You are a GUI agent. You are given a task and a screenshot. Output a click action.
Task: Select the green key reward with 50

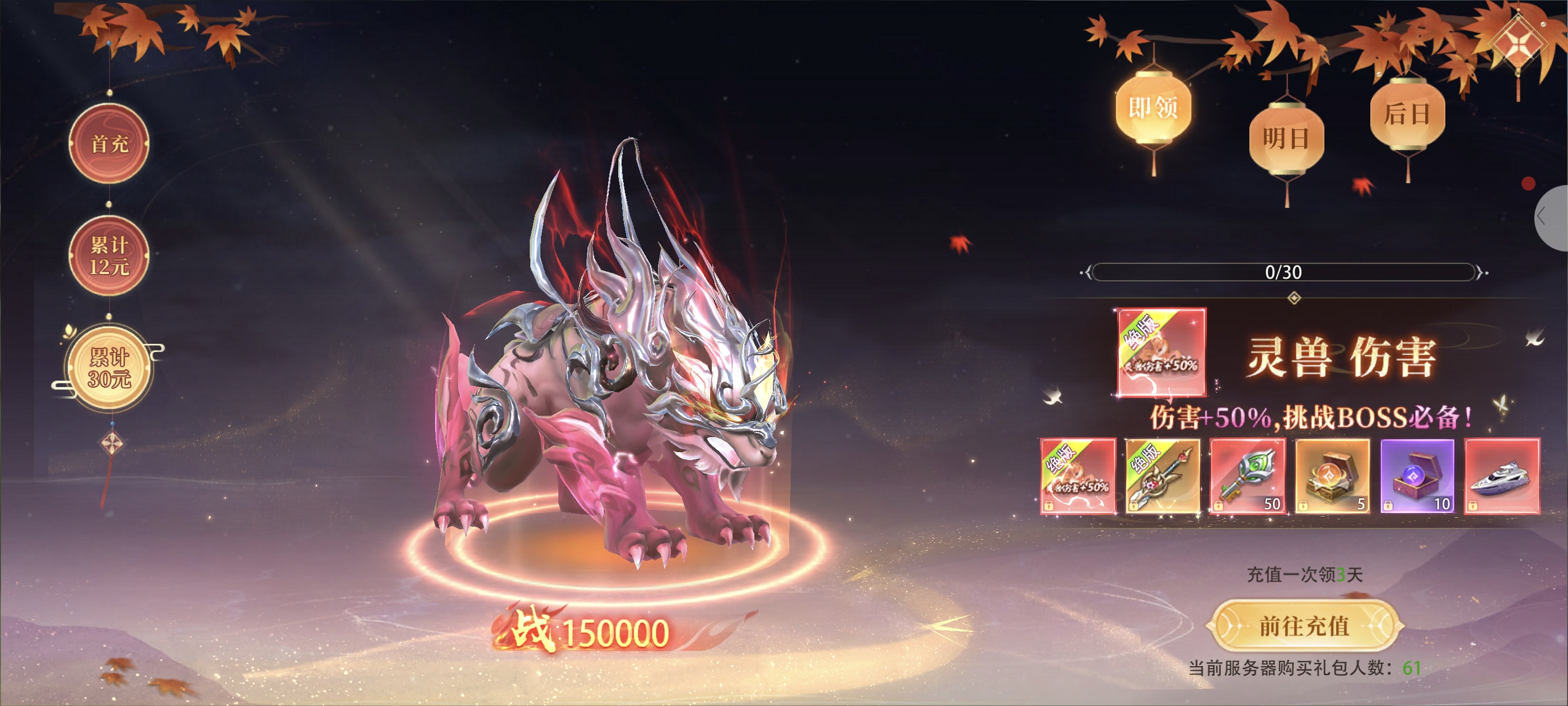coord(1247,476)
